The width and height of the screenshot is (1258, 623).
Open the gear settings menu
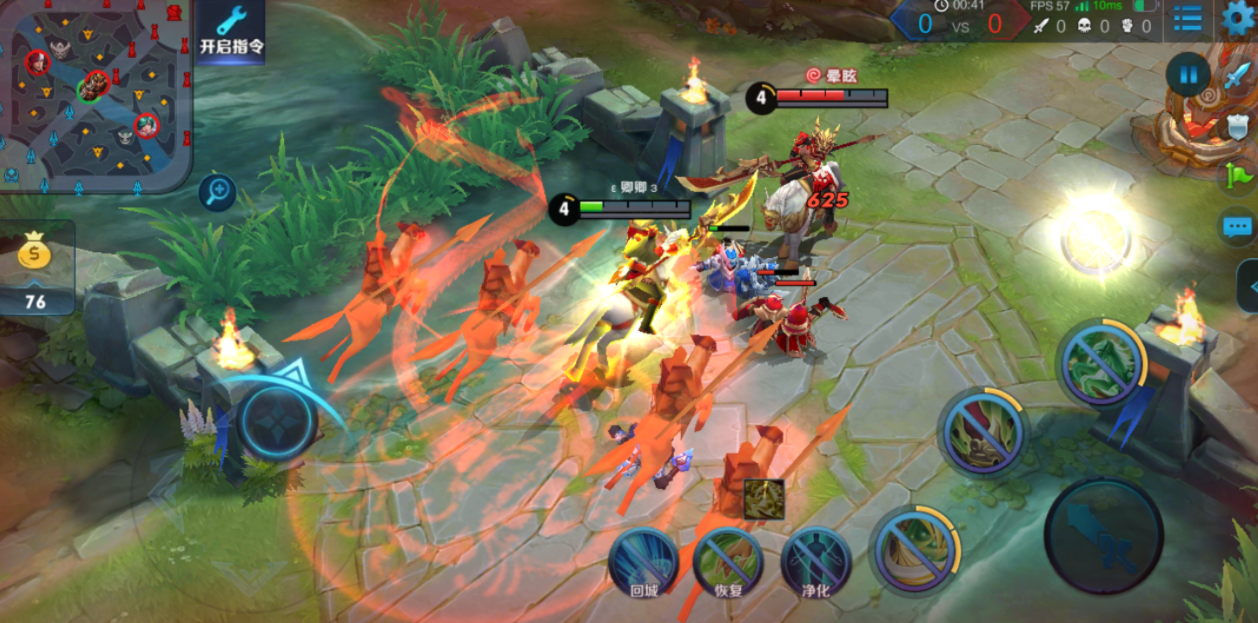point(1240,19)
